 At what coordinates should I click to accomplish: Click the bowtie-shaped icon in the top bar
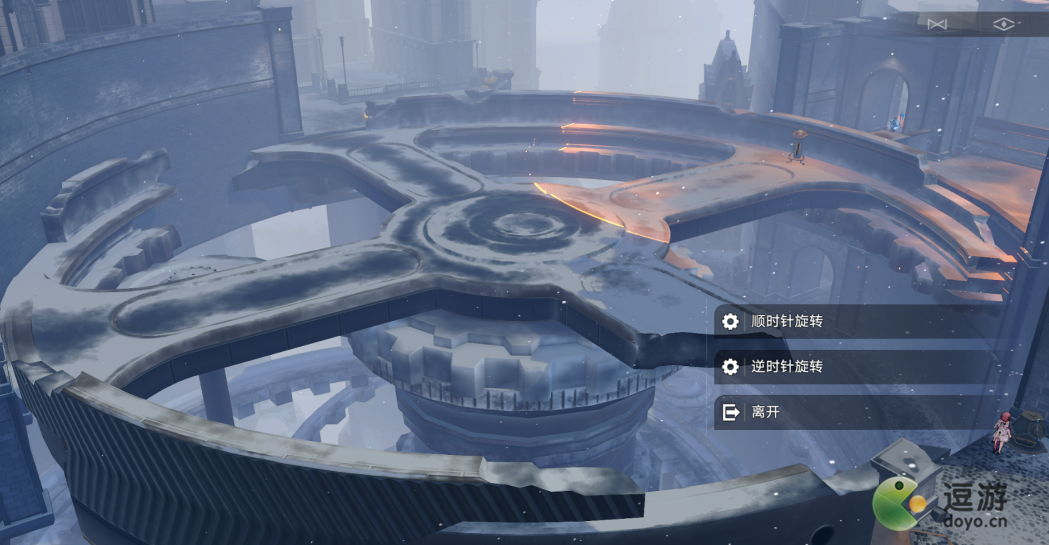[936, 24]
